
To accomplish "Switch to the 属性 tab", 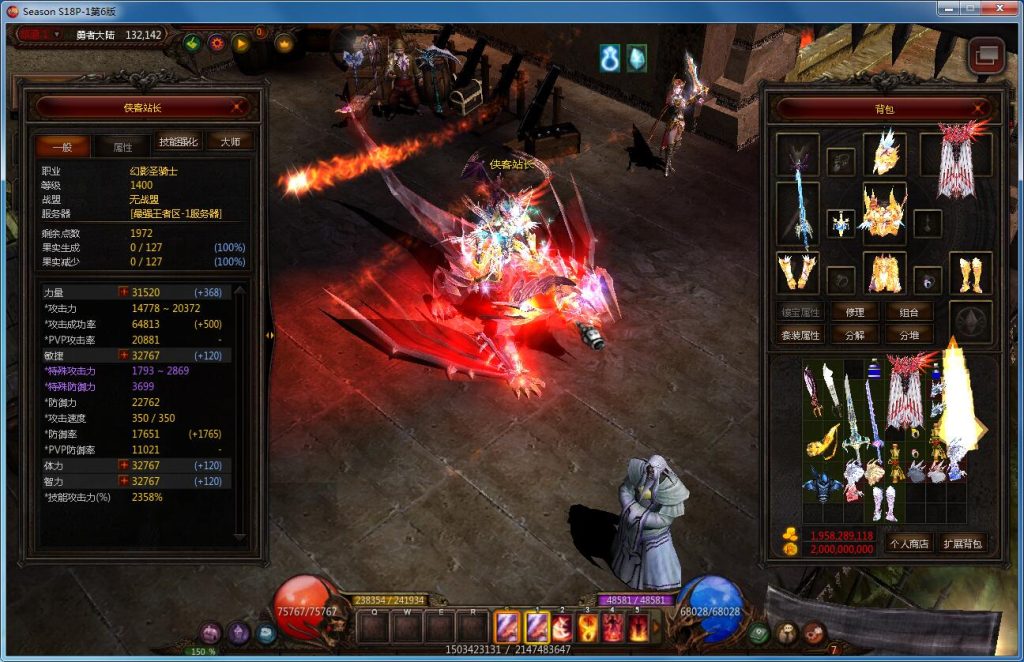I will [x=122, y=146].
